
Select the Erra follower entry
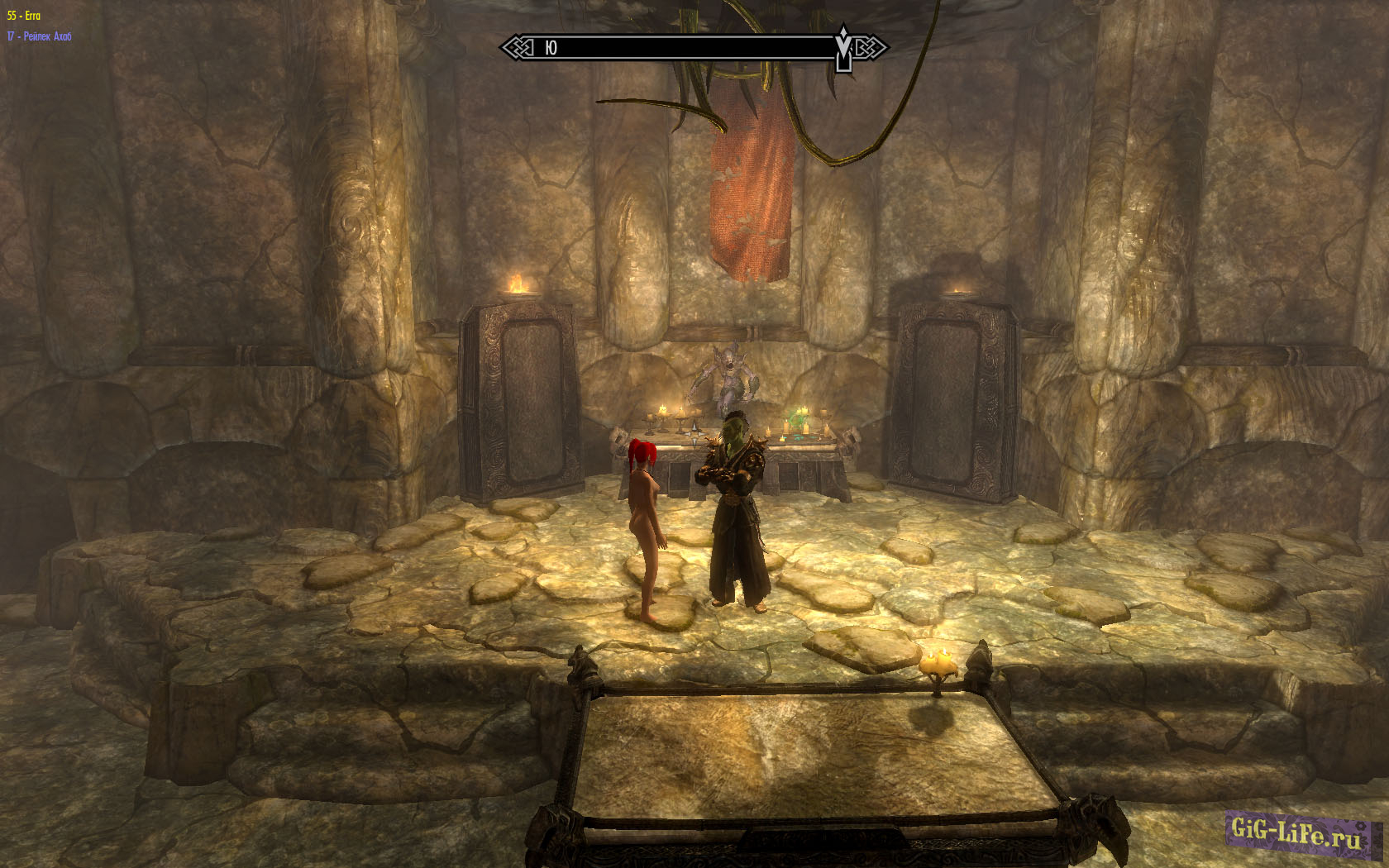24,16
